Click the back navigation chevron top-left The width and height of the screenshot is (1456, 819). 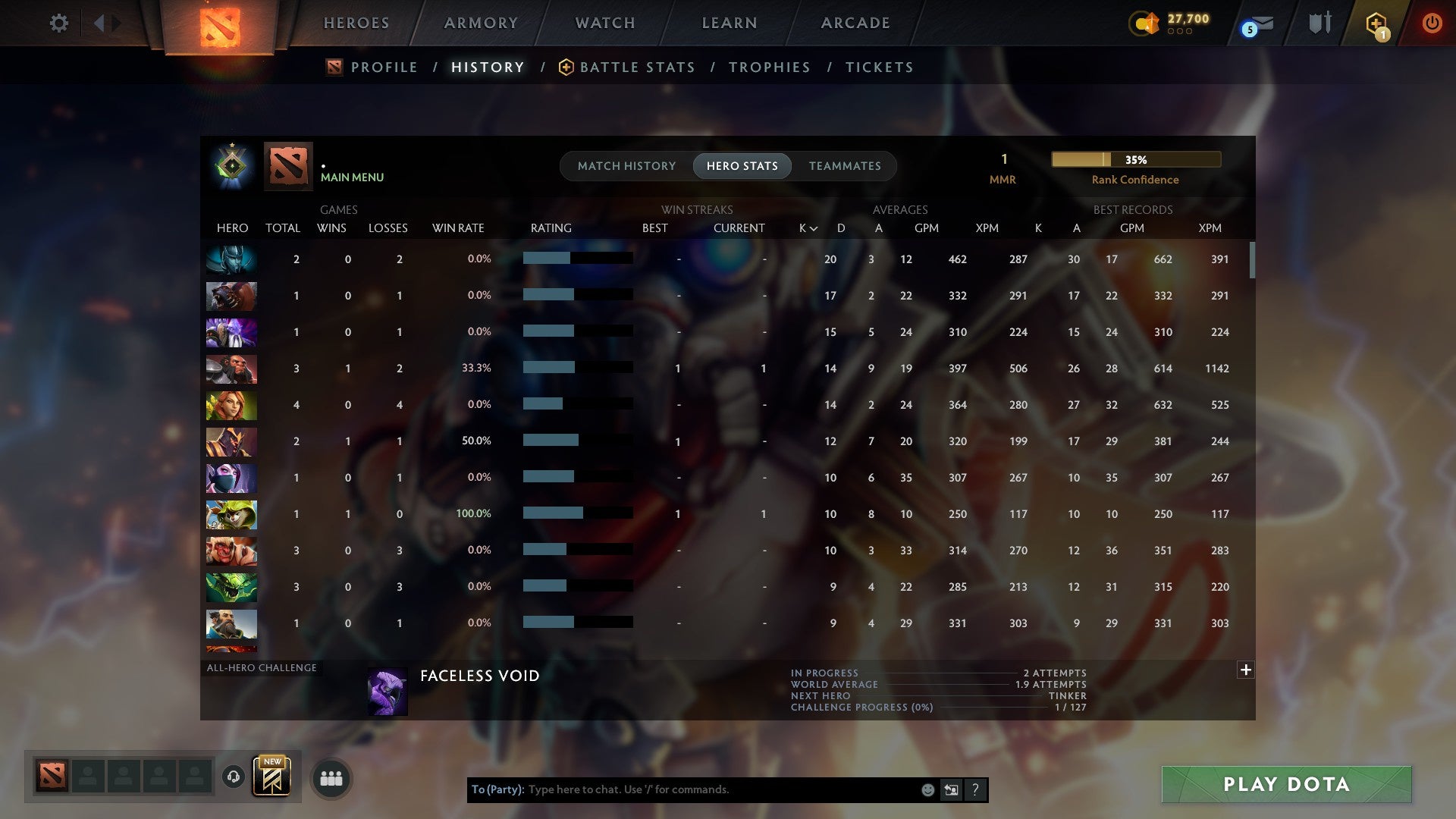click(99, 23)
